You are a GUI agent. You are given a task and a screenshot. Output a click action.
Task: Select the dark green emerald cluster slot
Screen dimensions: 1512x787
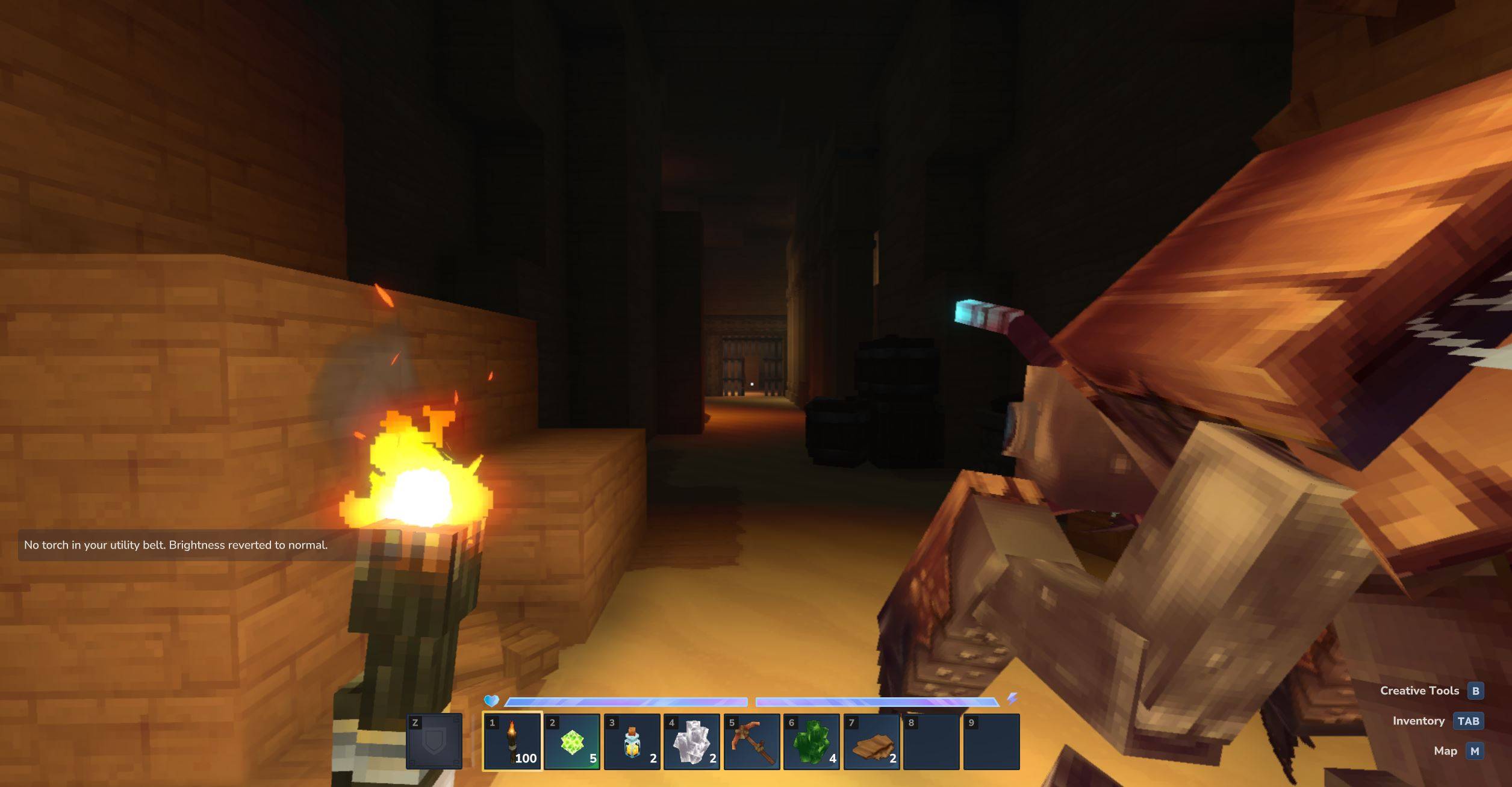pyautogui.click(x=811, y=741)
